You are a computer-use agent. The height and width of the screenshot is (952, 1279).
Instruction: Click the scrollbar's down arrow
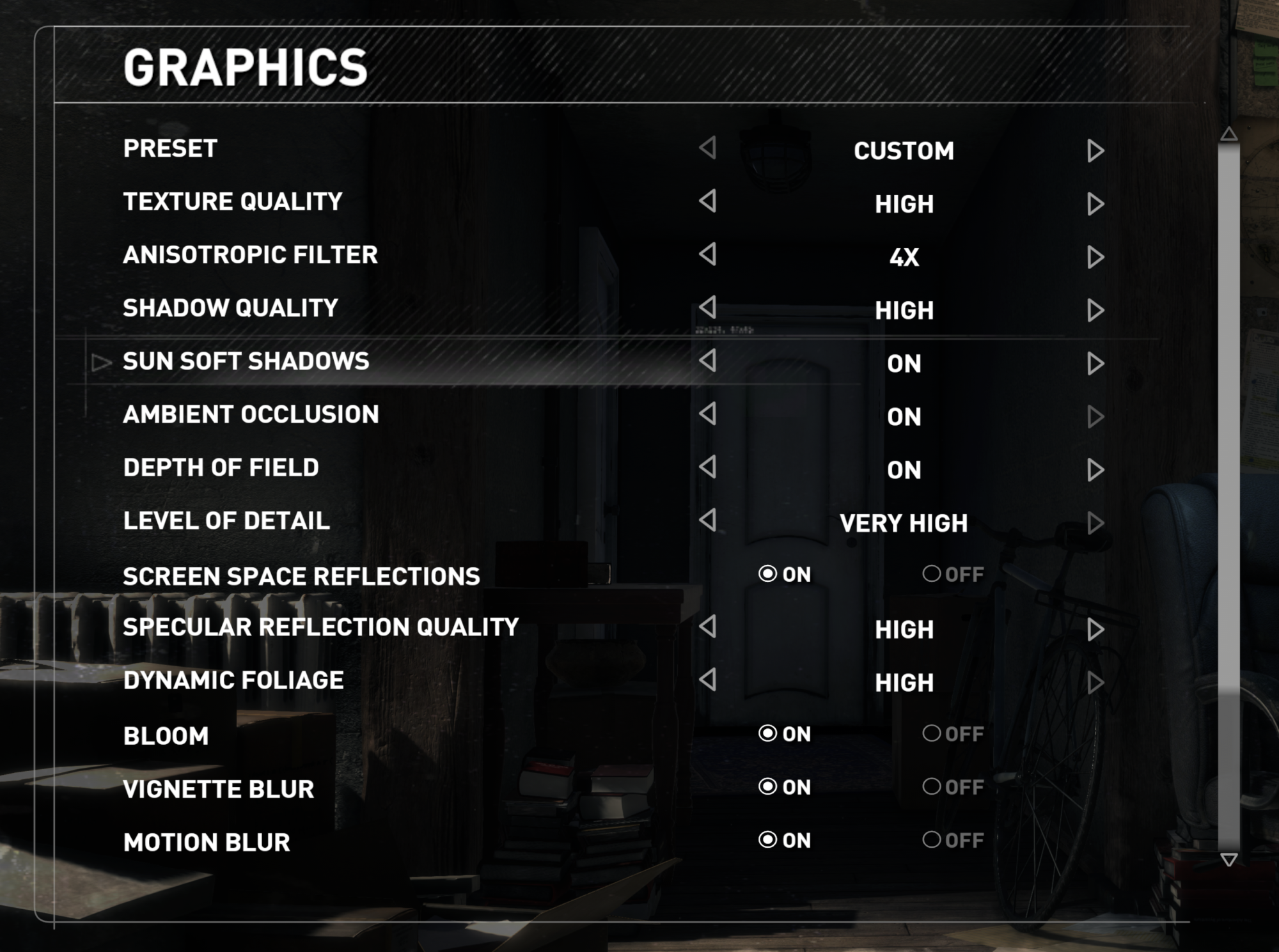pyautogui.click(x=1228, y=859)
